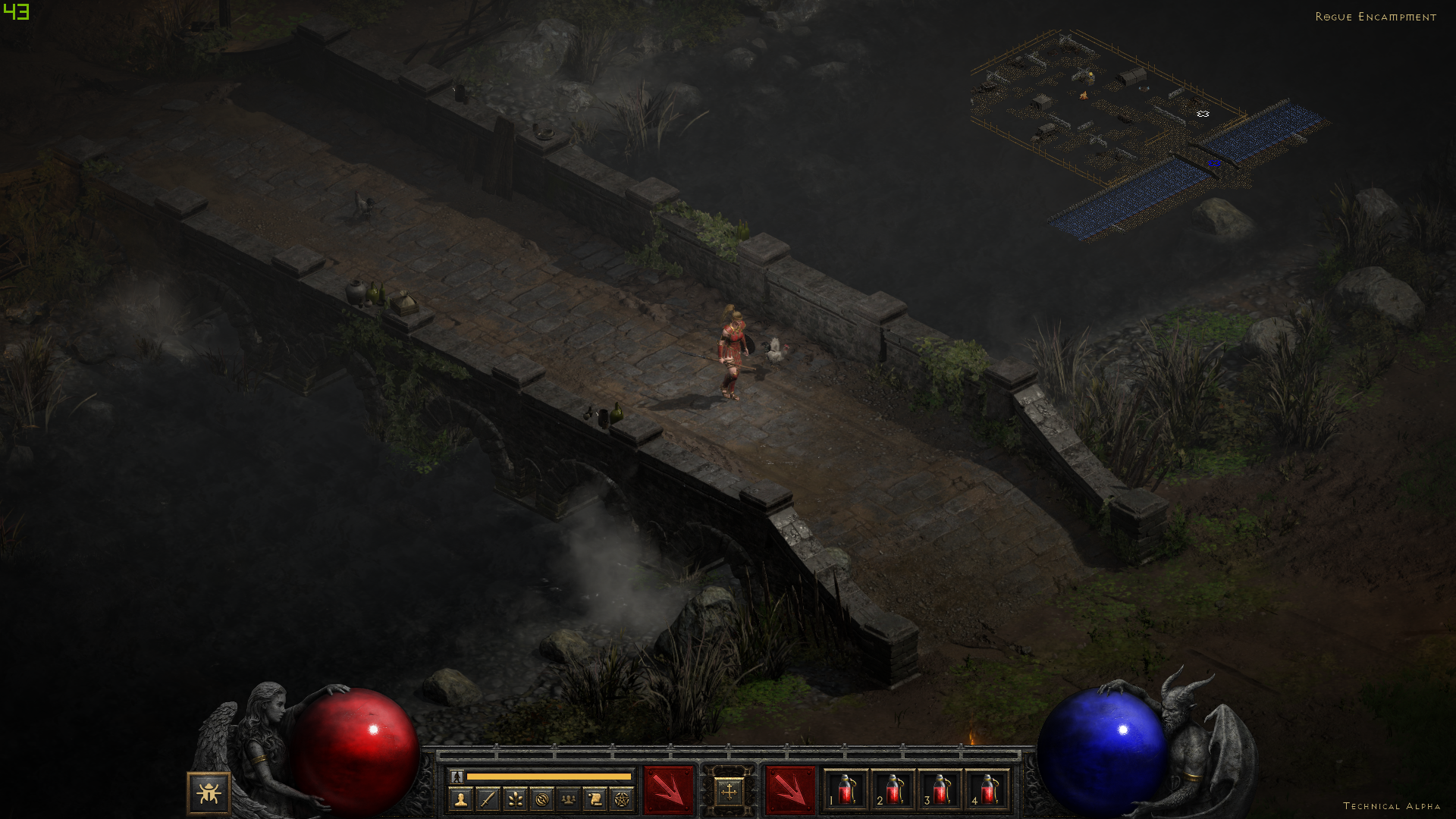1456x819 pixels.
Task: Select the right-click attack skill
Action: (x=789, y=790)
